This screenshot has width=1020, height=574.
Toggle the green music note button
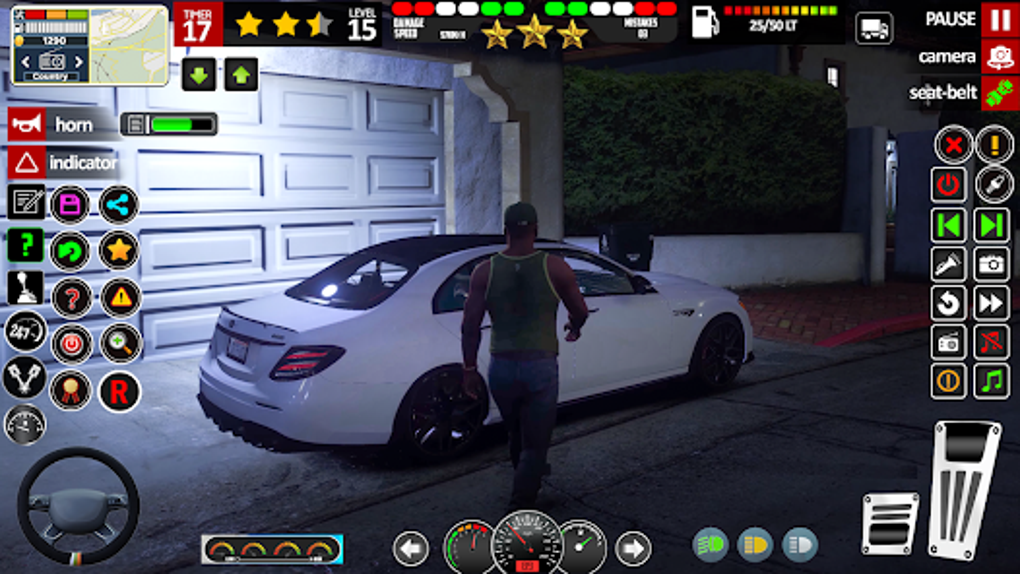pyautogui.click(x=992, y=381)
